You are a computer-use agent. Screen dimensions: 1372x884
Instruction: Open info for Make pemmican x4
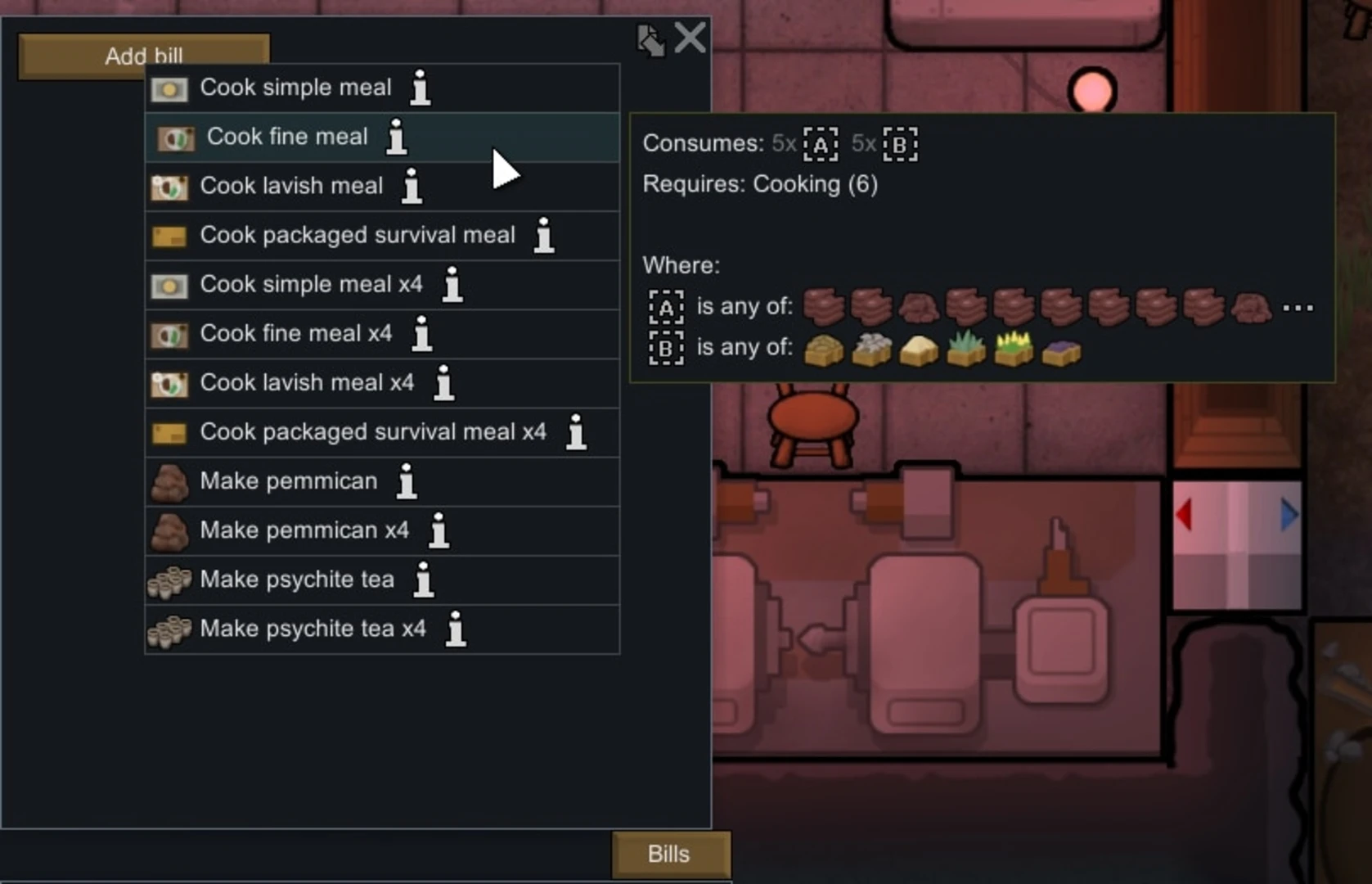[439, 530]
